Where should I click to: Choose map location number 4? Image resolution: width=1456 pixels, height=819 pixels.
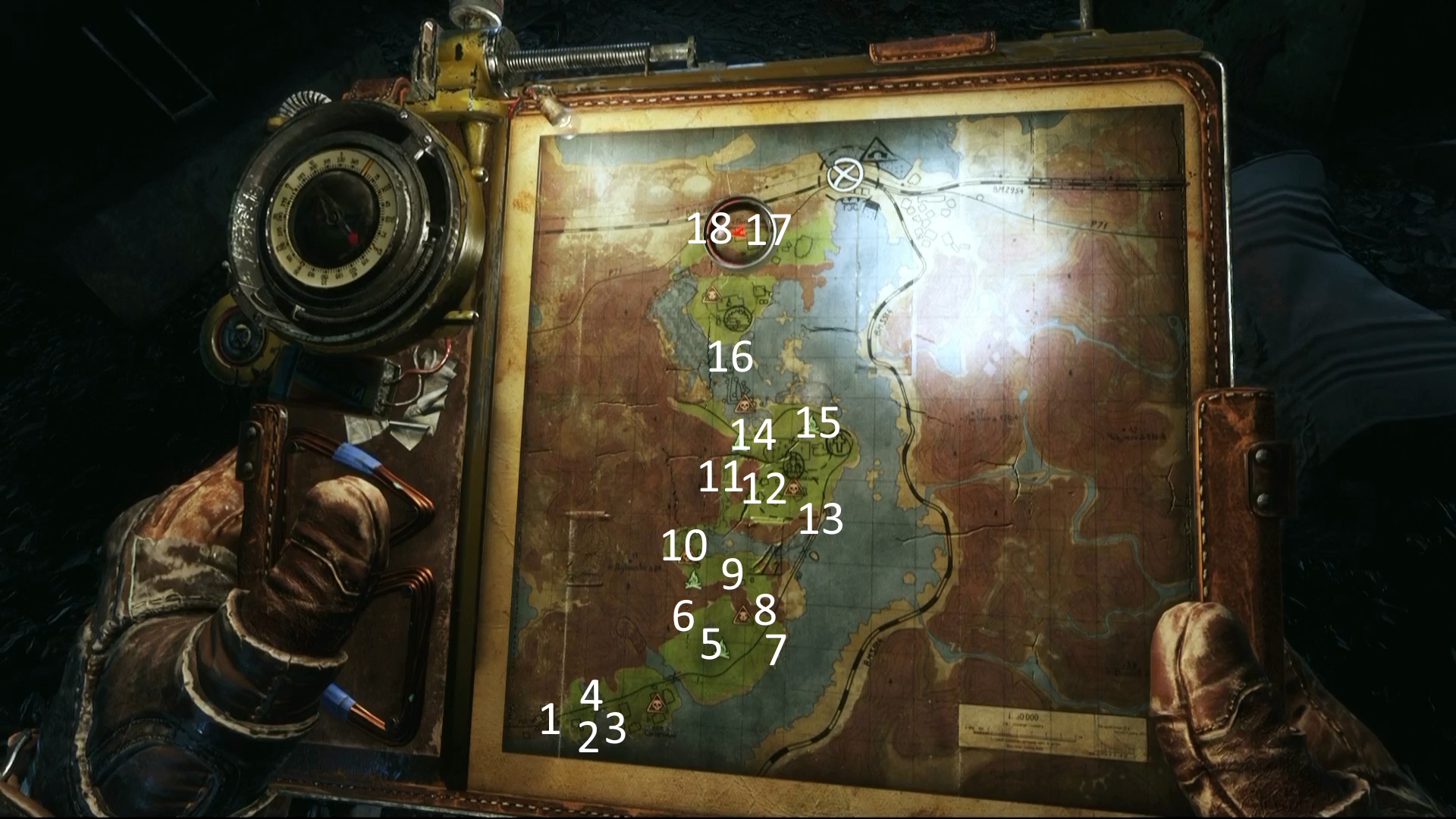(x=591, y=695)
